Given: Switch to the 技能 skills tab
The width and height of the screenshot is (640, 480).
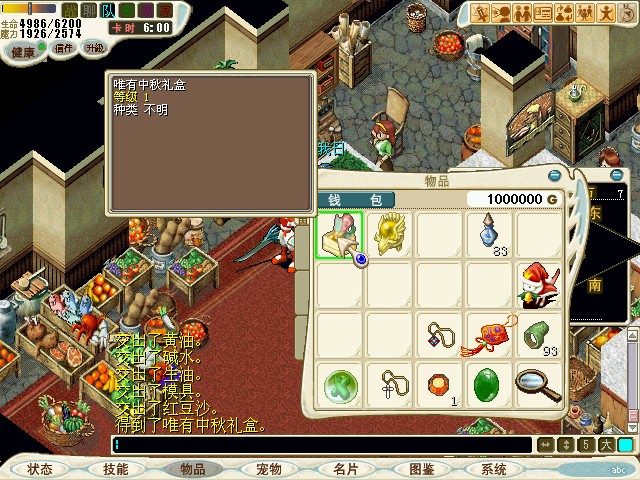Looking at the screenshot, I should (x=116, y=469).
